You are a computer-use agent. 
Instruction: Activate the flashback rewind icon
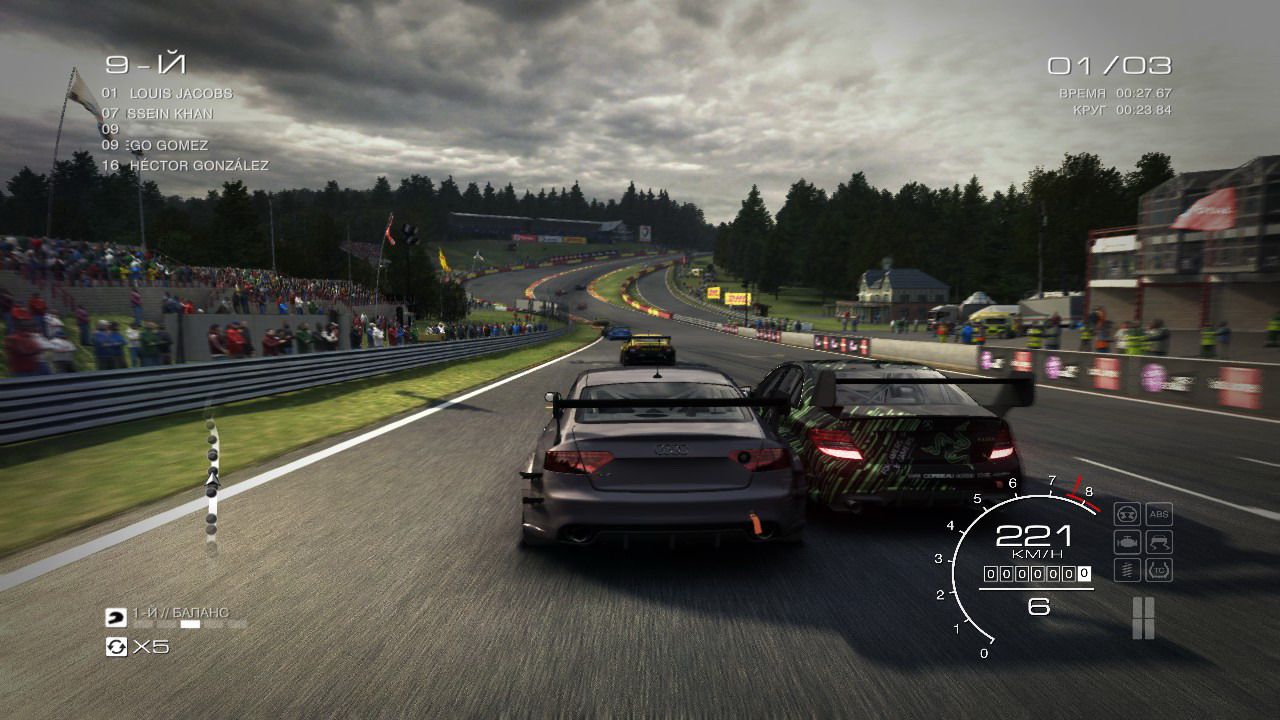coord(116,647)
